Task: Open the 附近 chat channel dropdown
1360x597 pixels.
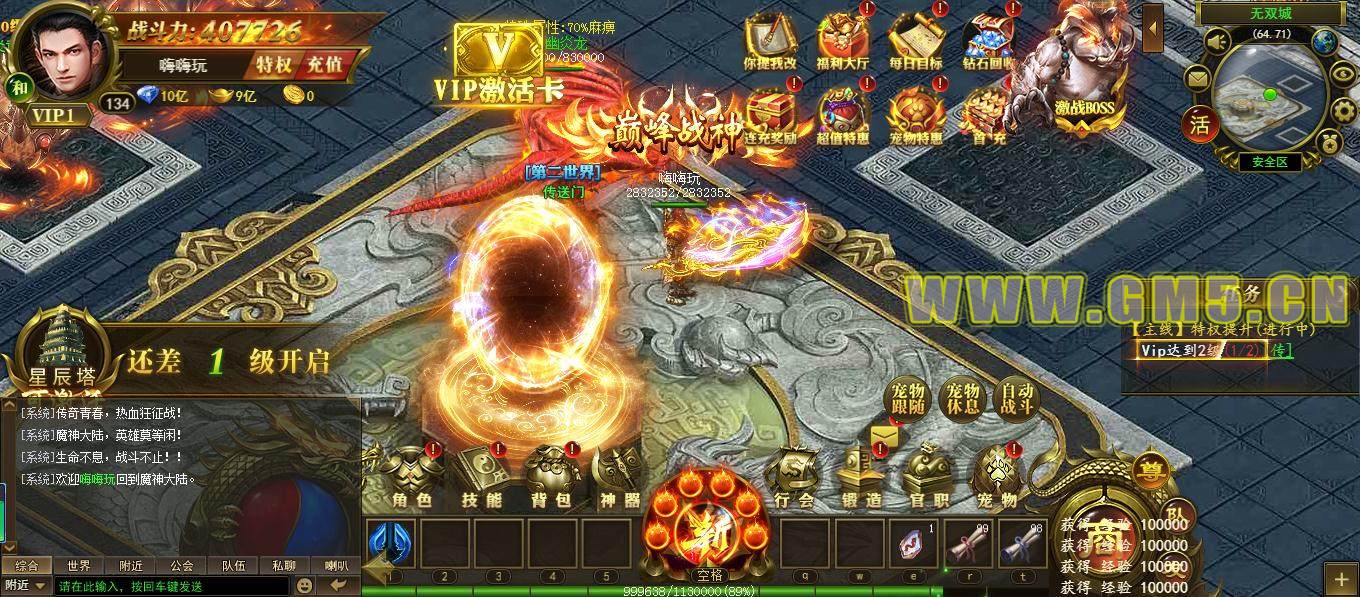Action: click(26, 586)
